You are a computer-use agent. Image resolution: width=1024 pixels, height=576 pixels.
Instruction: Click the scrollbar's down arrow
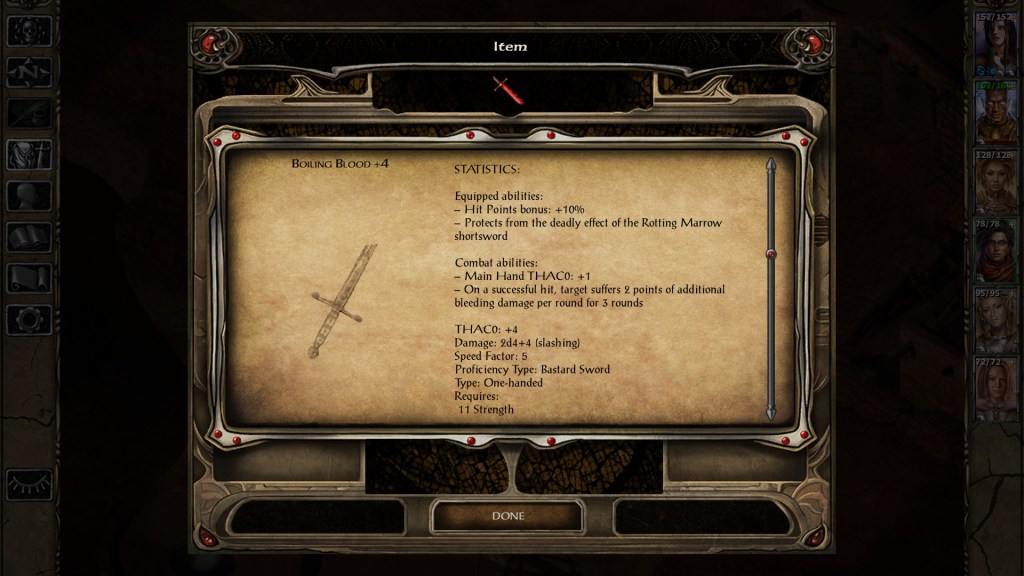[x=770, y=412]
